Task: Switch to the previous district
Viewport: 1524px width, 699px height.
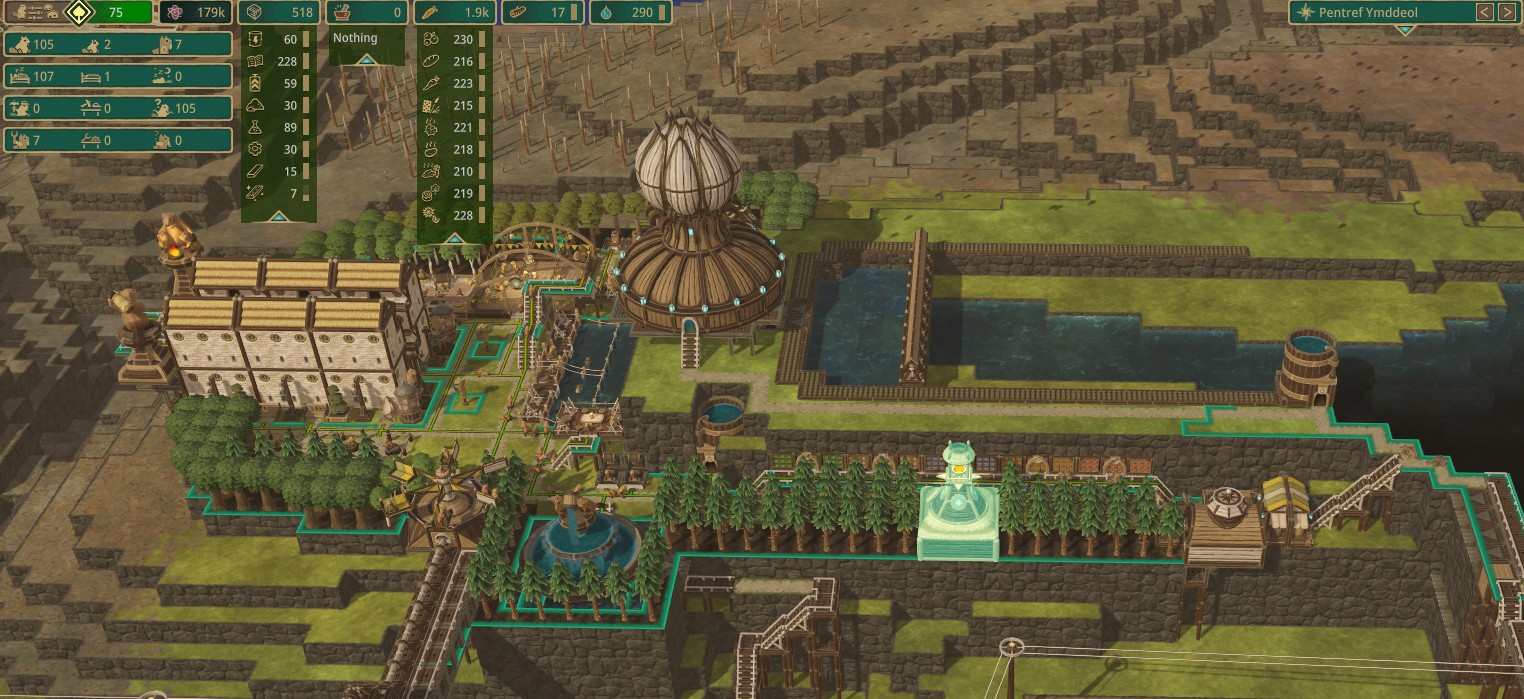Action: (x=1485, y=12)
